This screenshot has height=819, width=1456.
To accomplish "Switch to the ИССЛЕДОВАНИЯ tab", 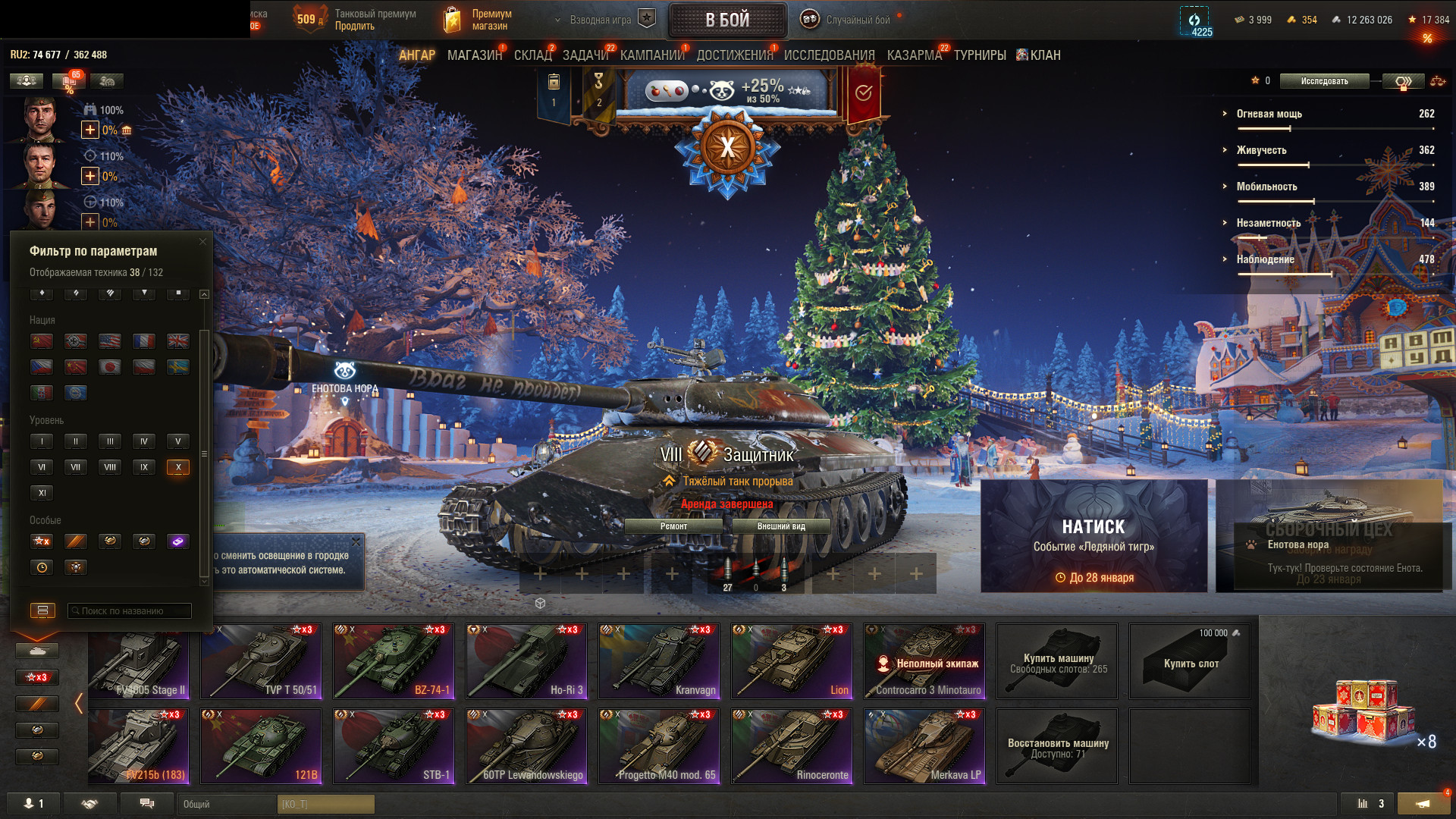I will (829, 55).
